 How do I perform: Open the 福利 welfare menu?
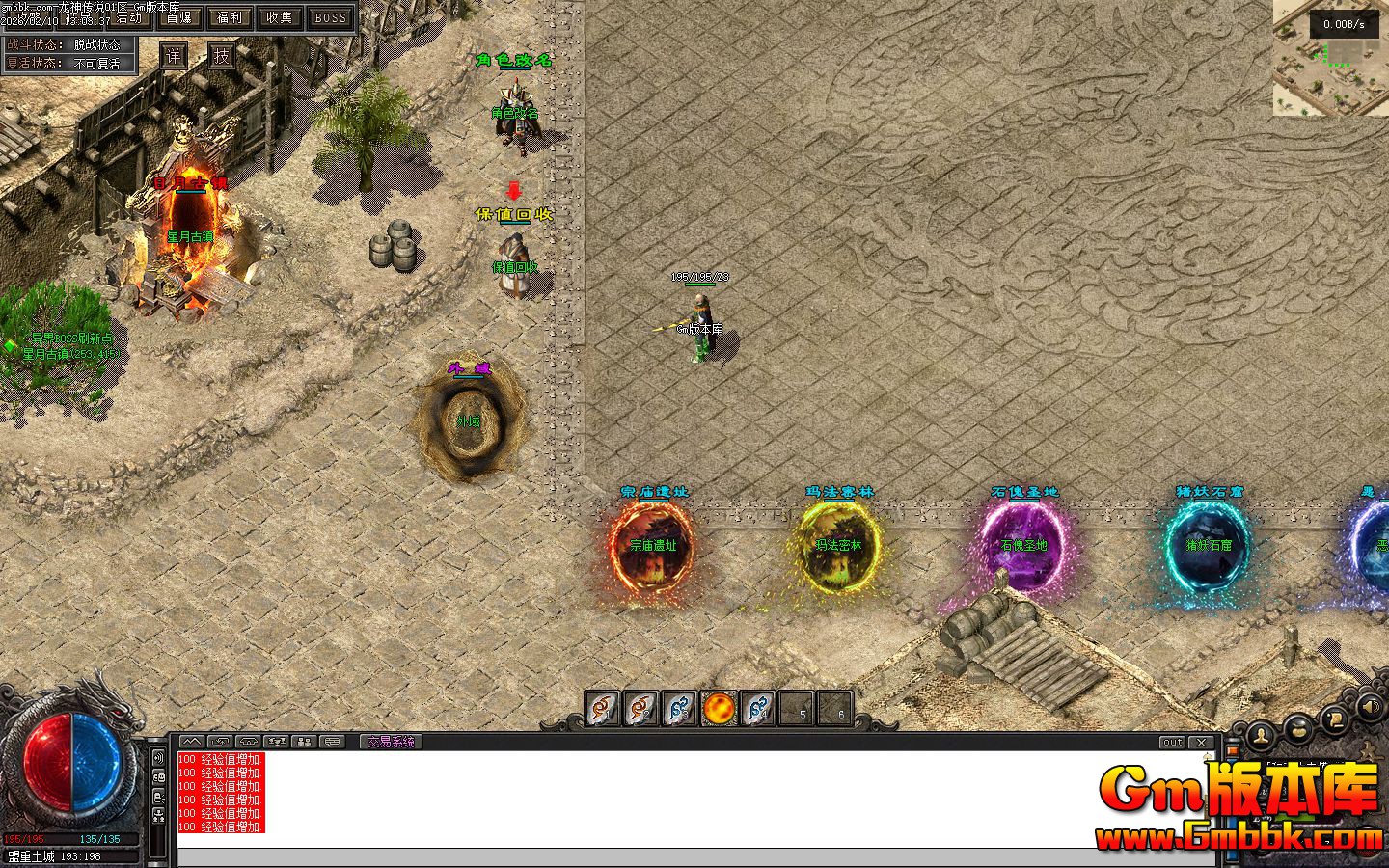click(230, 17)
